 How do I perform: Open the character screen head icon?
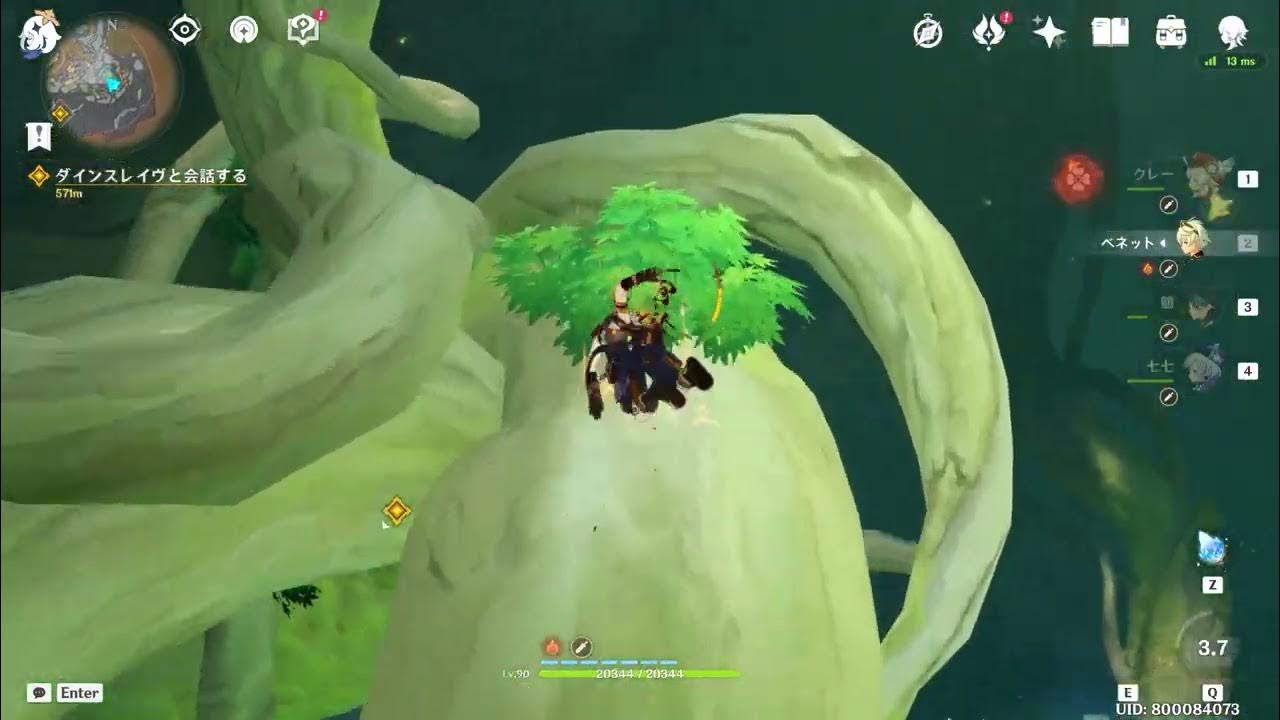coord(1232,32)
